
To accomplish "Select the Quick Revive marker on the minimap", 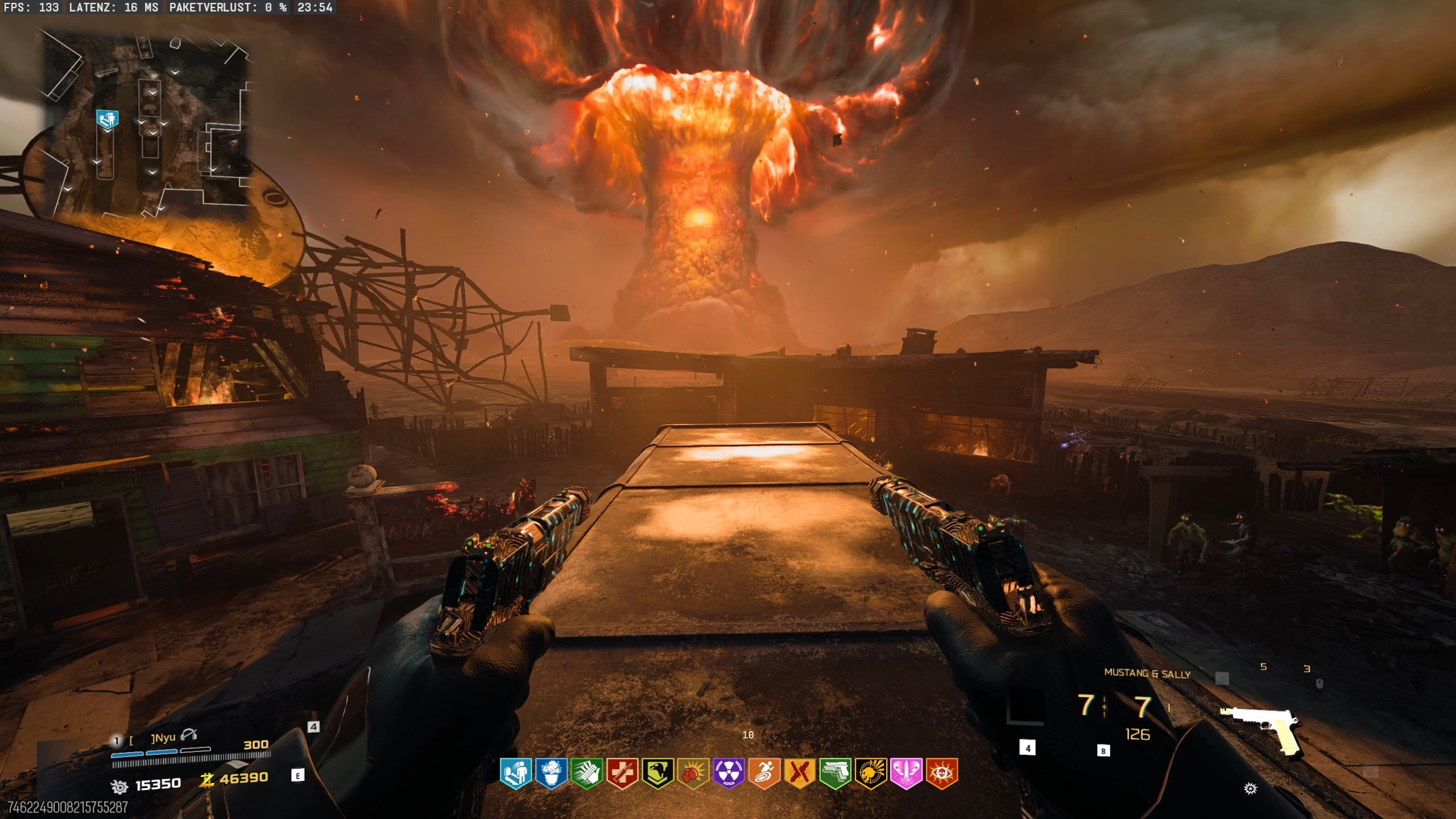I will tap(107, 120).
